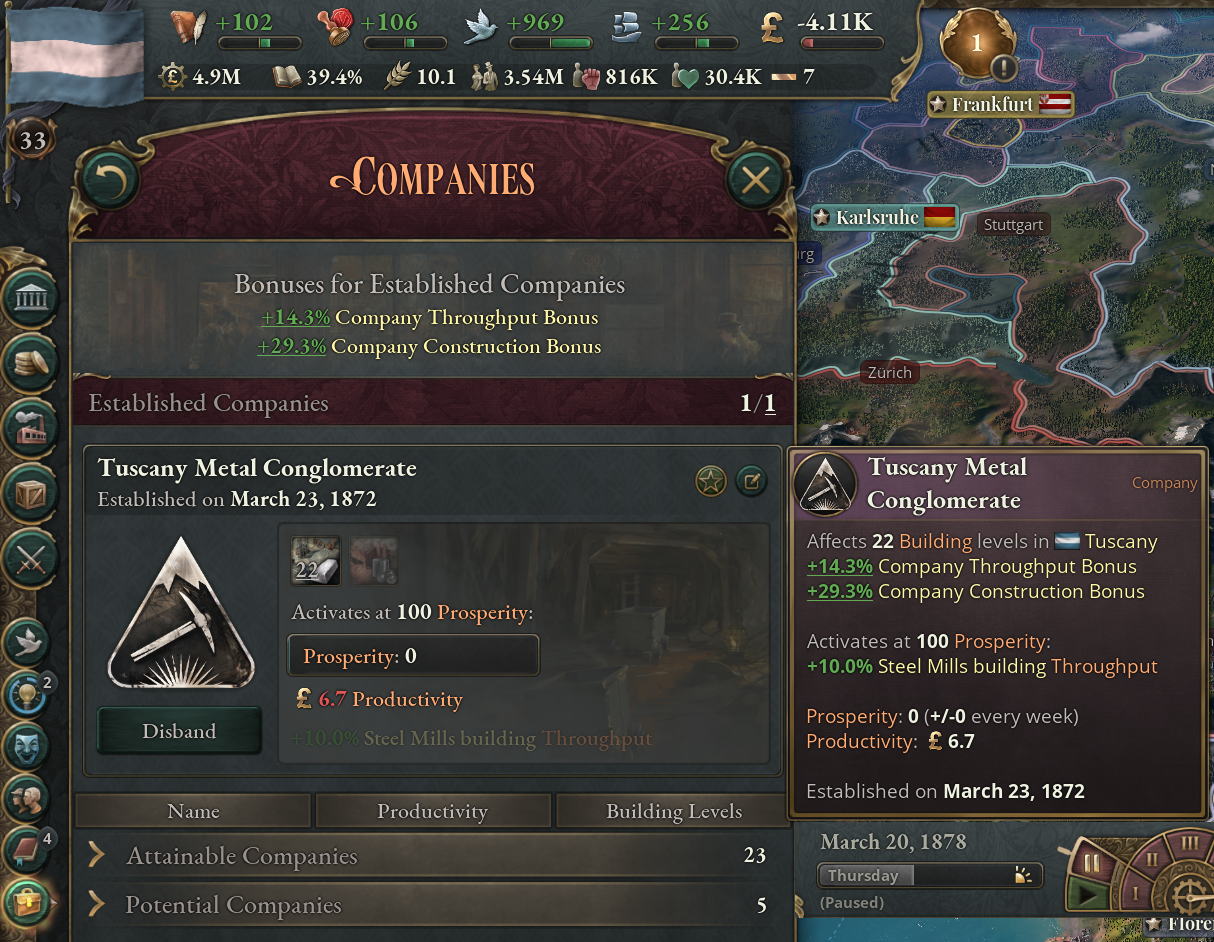This screenshot has height=942, width=1214.
Task: Close the Companies panel
Action: point(755,179)
